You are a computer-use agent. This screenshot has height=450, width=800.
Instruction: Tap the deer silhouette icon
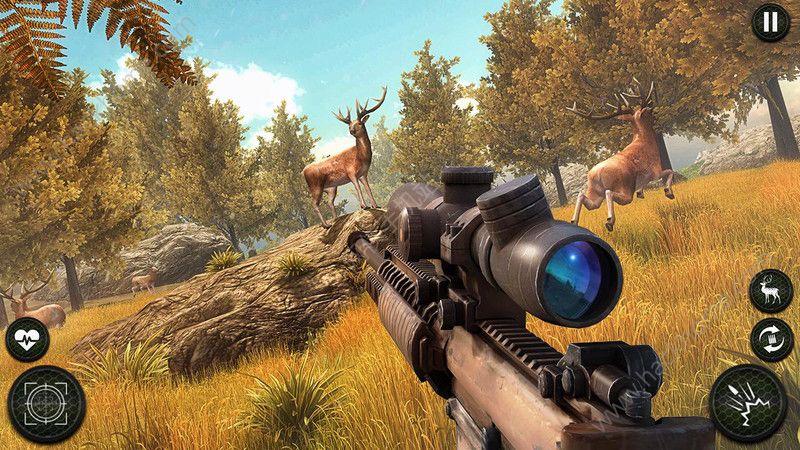(x=770, y=290)
